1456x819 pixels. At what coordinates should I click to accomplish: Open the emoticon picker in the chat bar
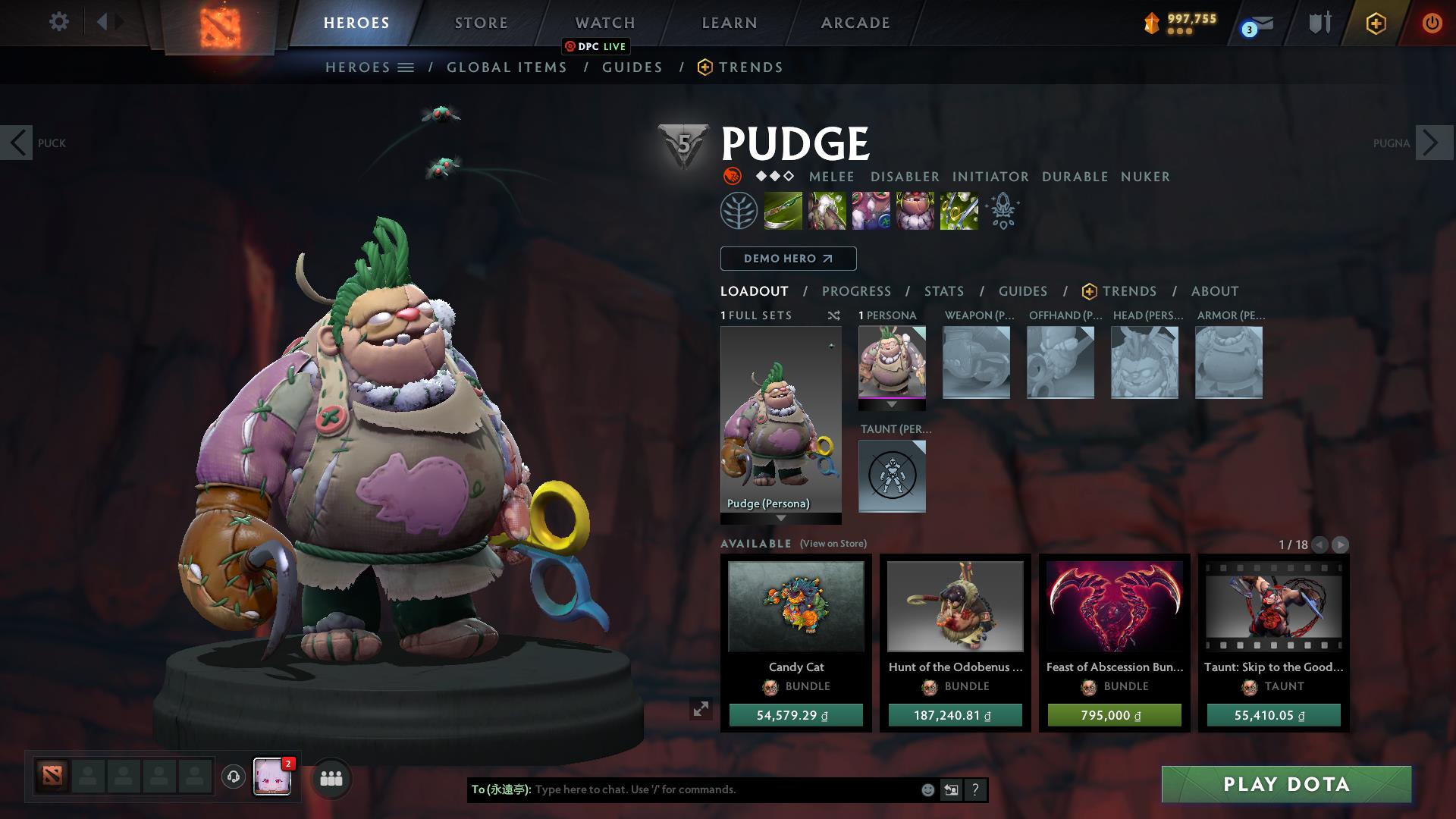coord(927,789)
